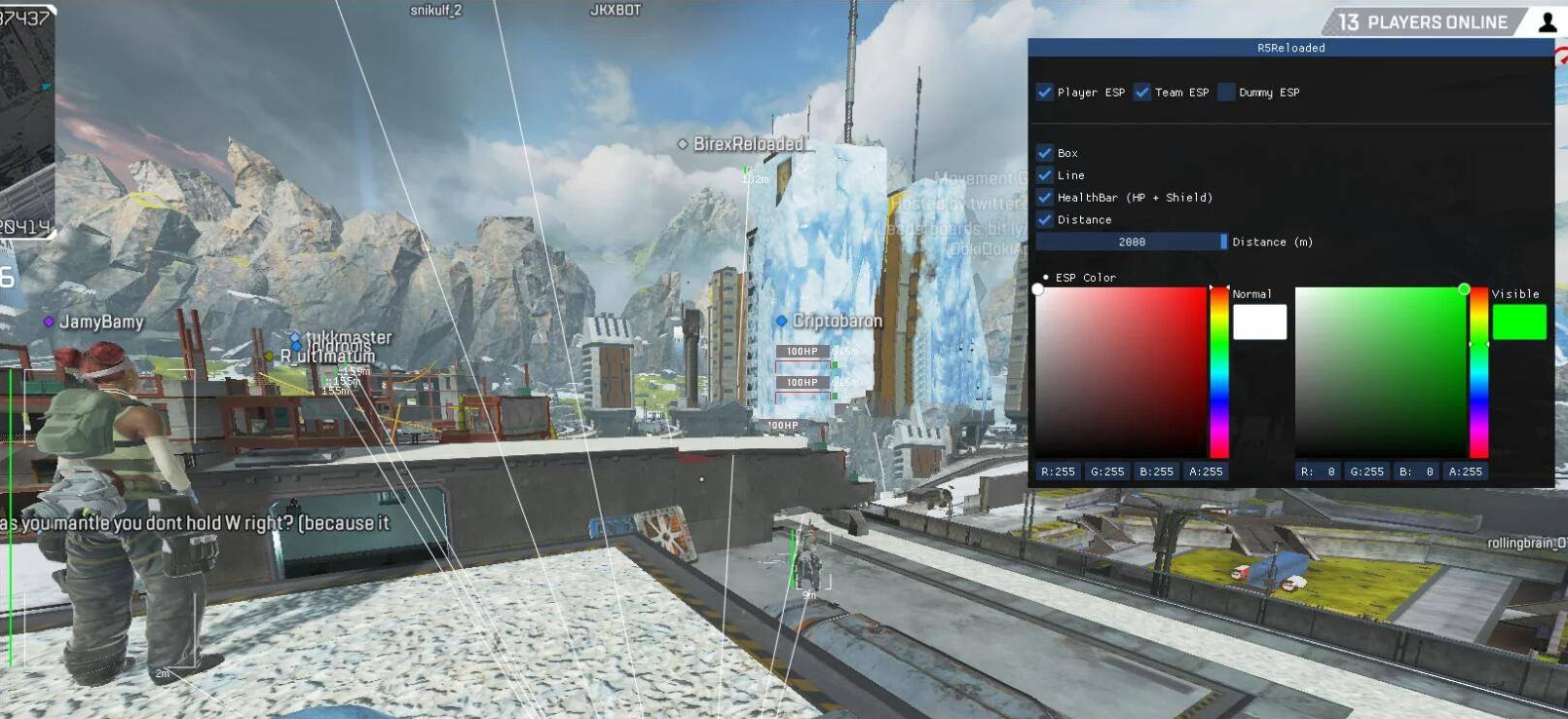Select the Normal color R:255 field
The height and width of the screenshot is (719, 1568).
pyautogui.click(x=1058, y=472)
